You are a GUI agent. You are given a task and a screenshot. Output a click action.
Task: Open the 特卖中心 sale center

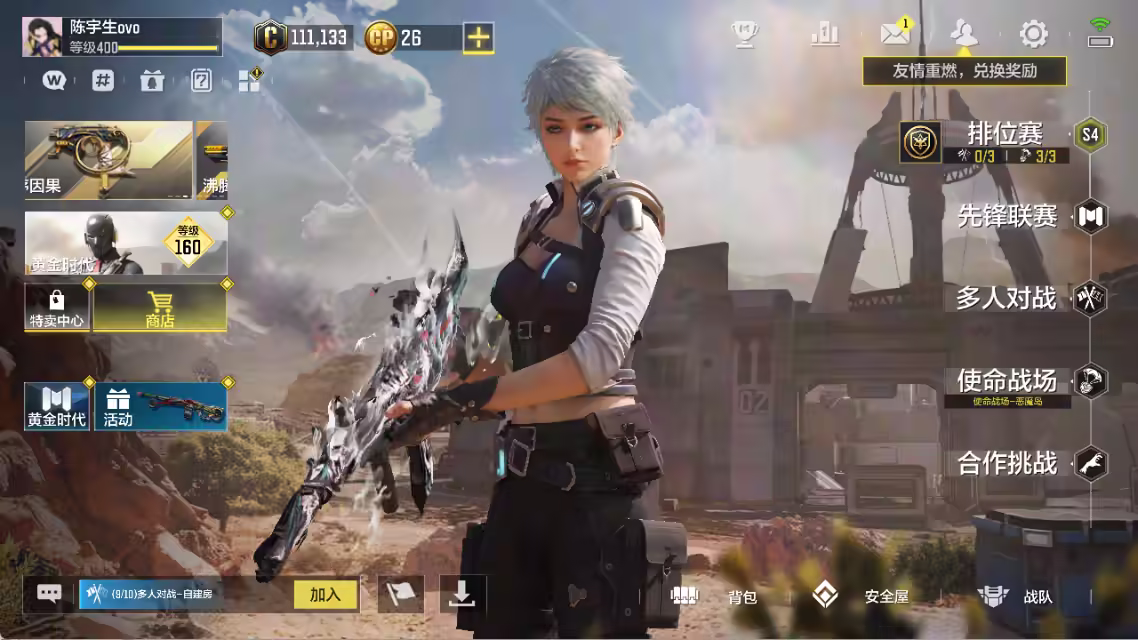(57, 308)
